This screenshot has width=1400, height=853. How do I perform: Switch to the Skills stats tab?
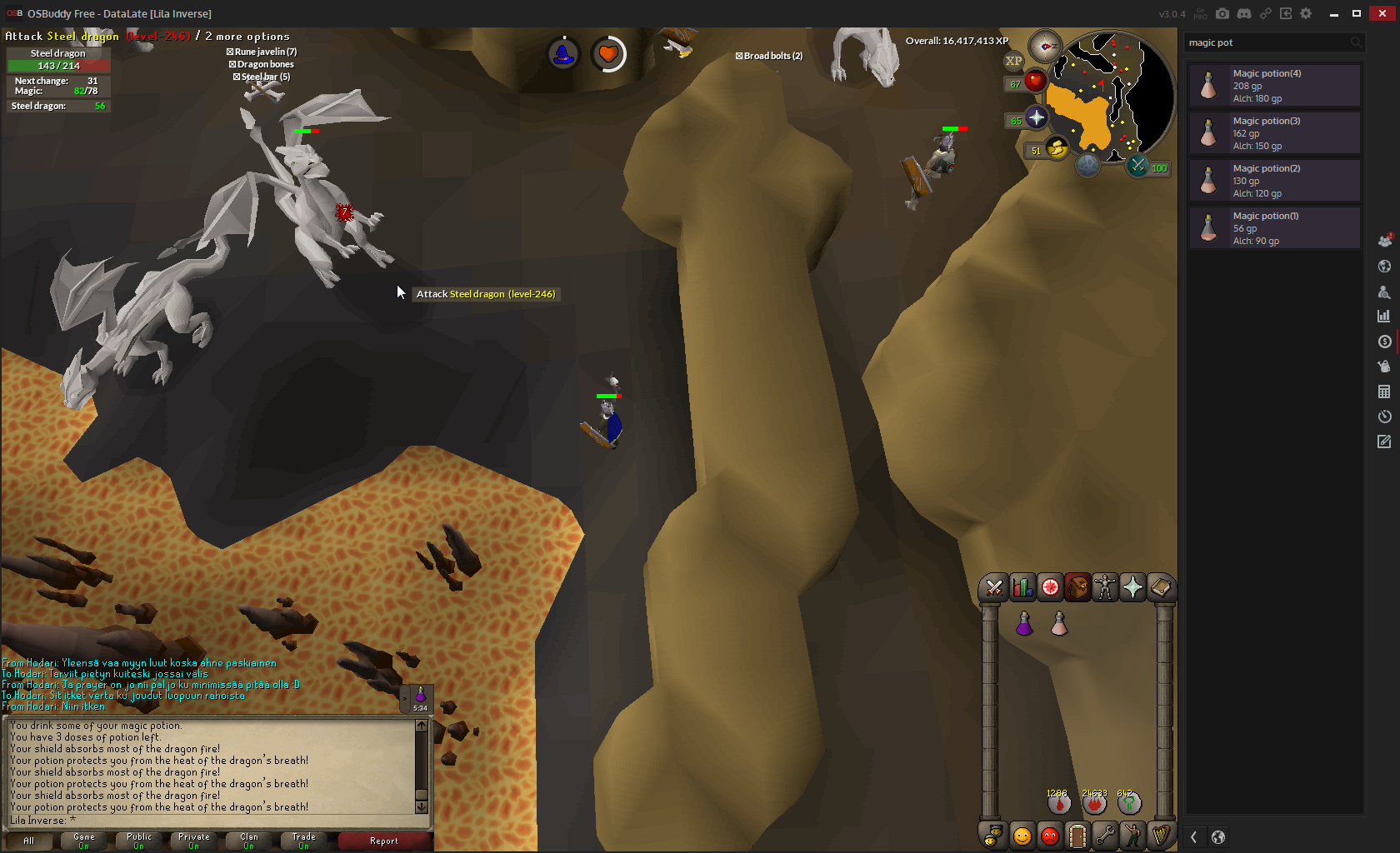pos(1022,588)
